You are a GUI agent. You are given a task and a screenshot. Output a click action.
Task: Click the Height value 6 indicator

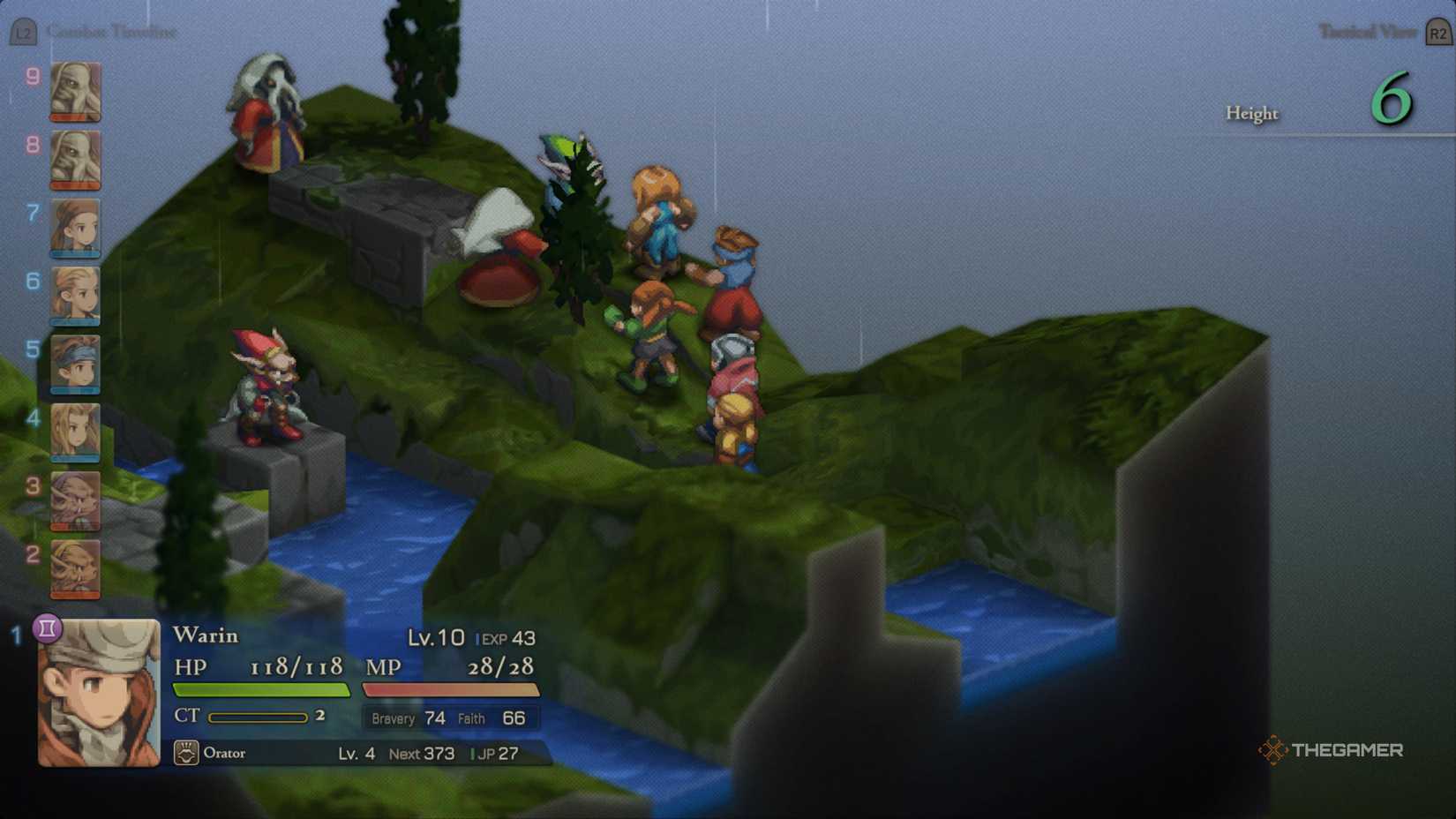click(x=1392, y=101)
